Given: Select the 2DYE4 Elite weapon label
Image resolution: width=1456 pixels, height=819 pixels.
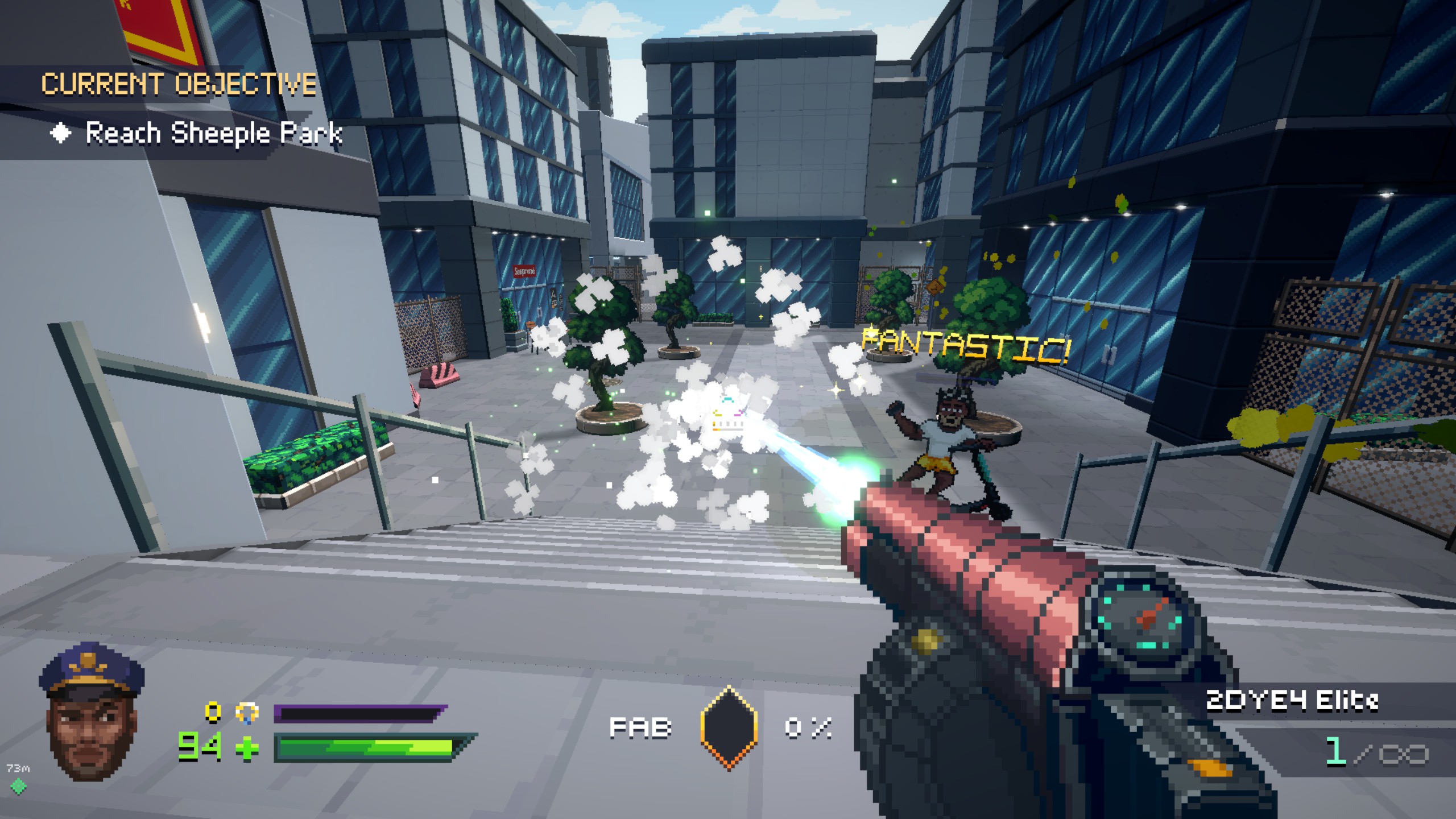Looking at the screenshot, I should pos(1292,701).
